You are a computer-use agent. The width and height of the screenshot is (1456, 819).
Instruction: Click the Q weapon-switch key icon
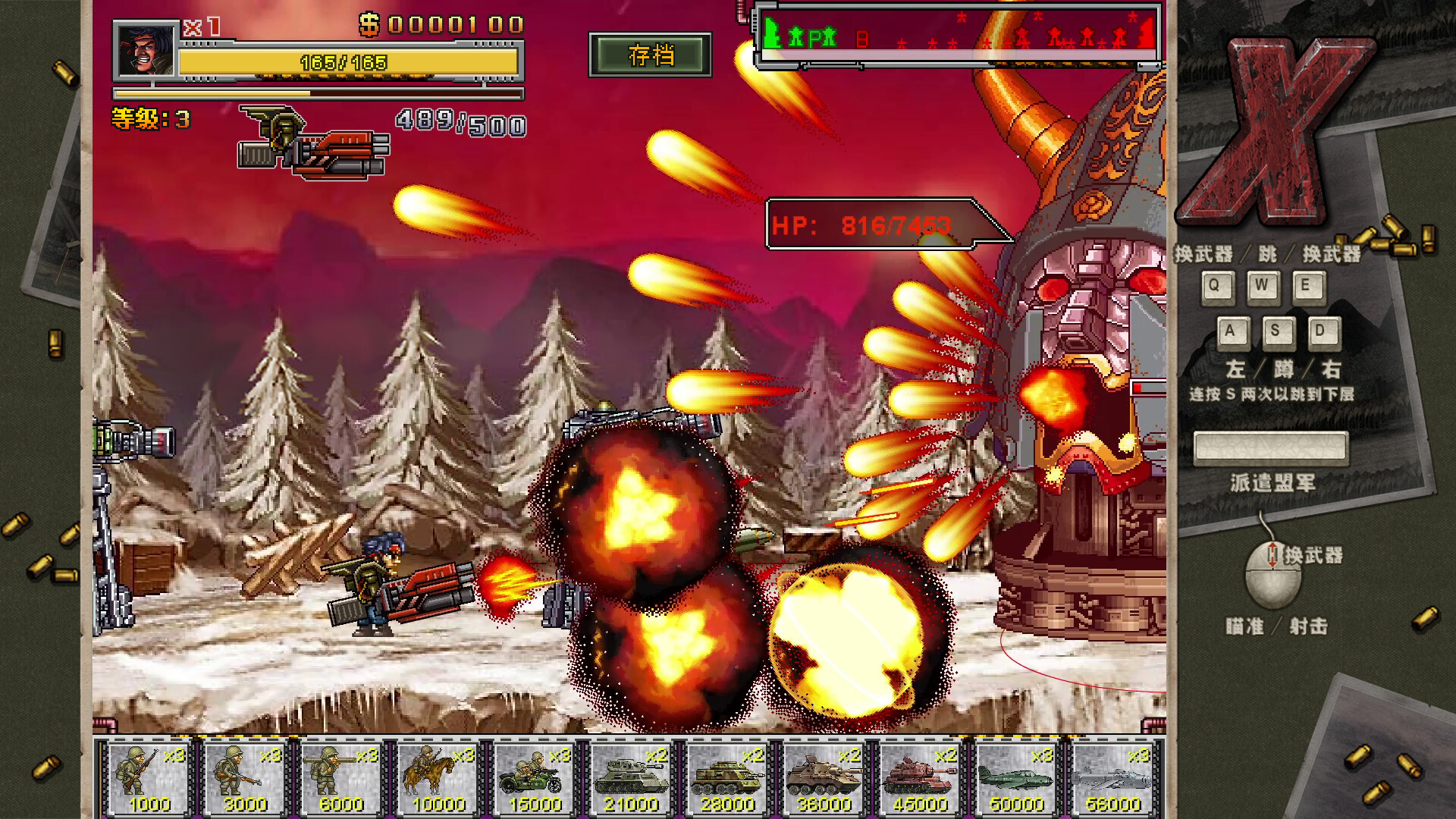[1218, 287]
